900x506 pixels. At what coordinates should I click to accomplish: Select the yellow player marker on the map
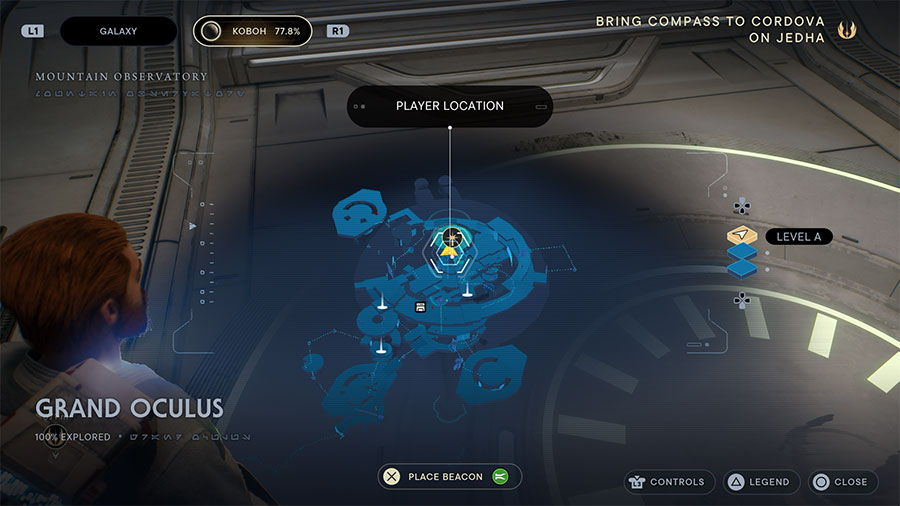pos(449,252)
